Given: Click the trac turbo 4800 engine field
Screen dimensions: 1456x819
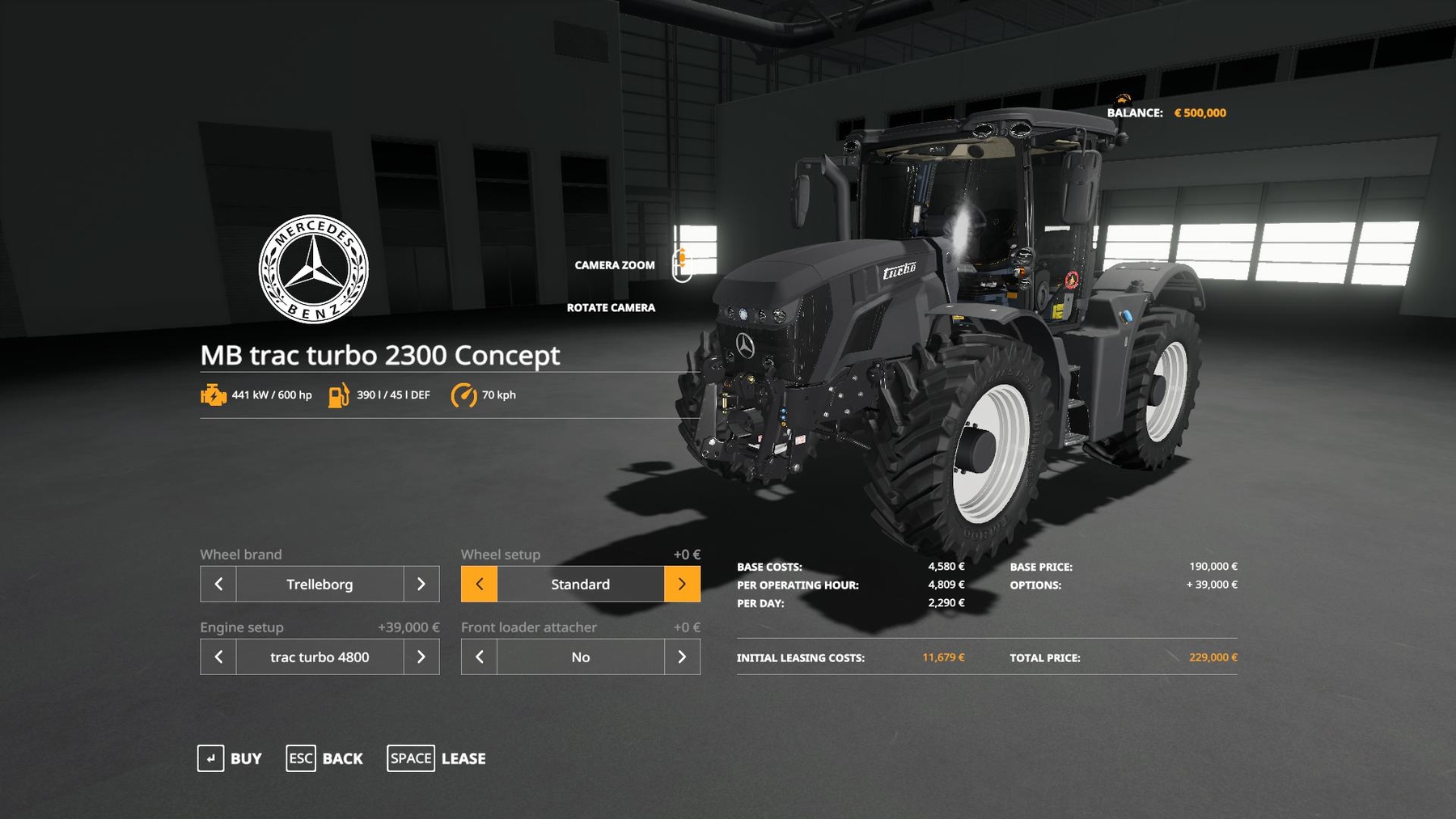Looking at the screenshot, I should coord(320,656).
